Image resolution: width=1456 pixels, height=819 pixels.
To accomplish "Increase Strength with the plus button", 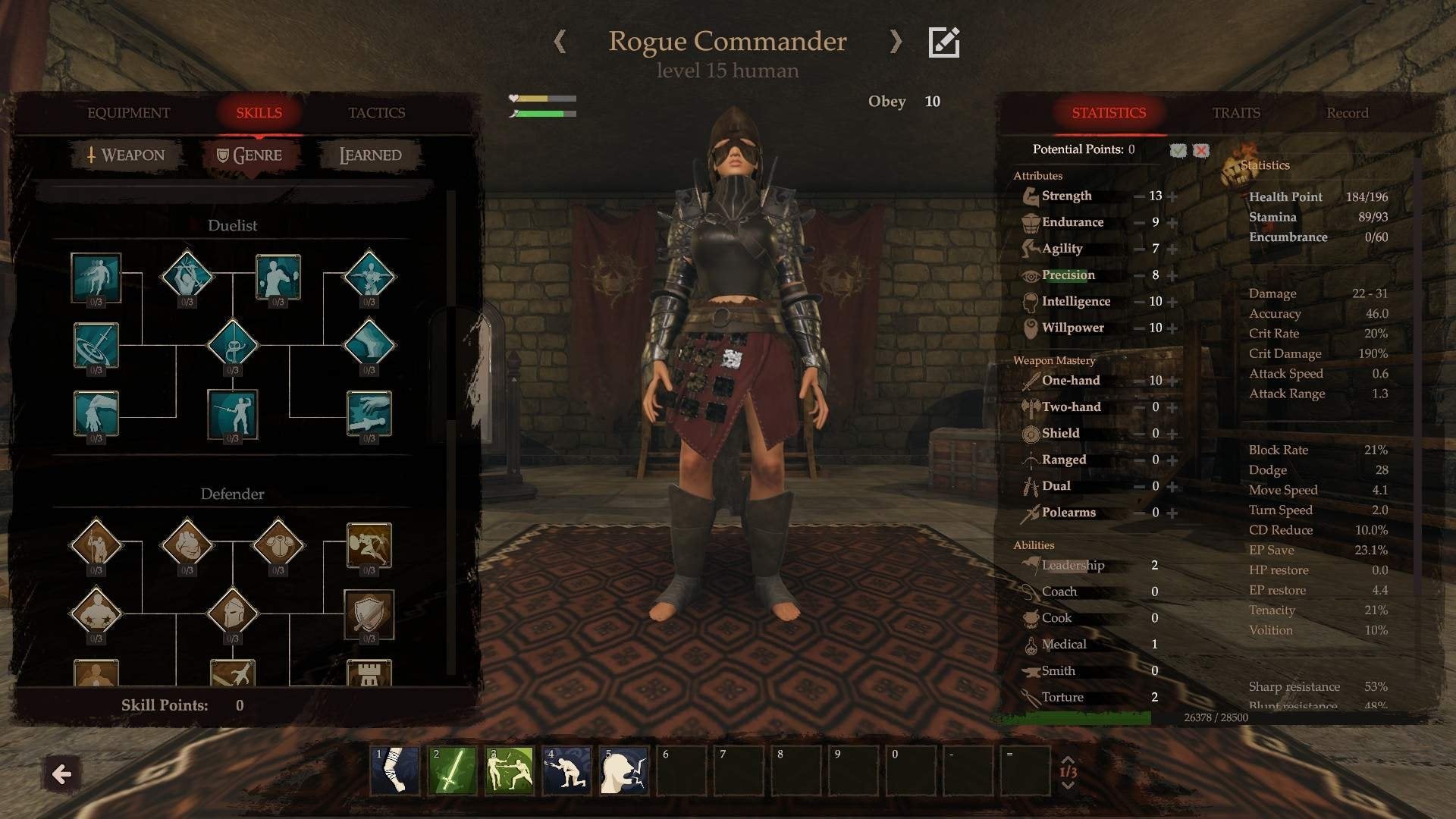I will click(1172, 196).
